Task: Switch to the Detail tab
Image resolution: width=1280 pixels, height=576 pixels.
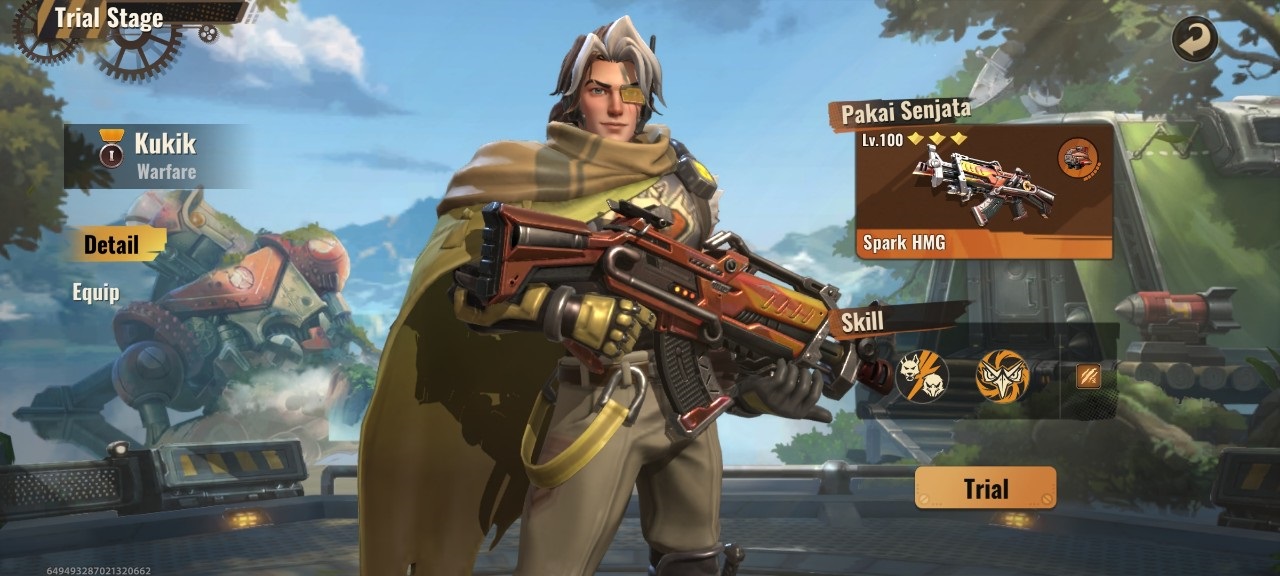Action: (x=111, y=244)
